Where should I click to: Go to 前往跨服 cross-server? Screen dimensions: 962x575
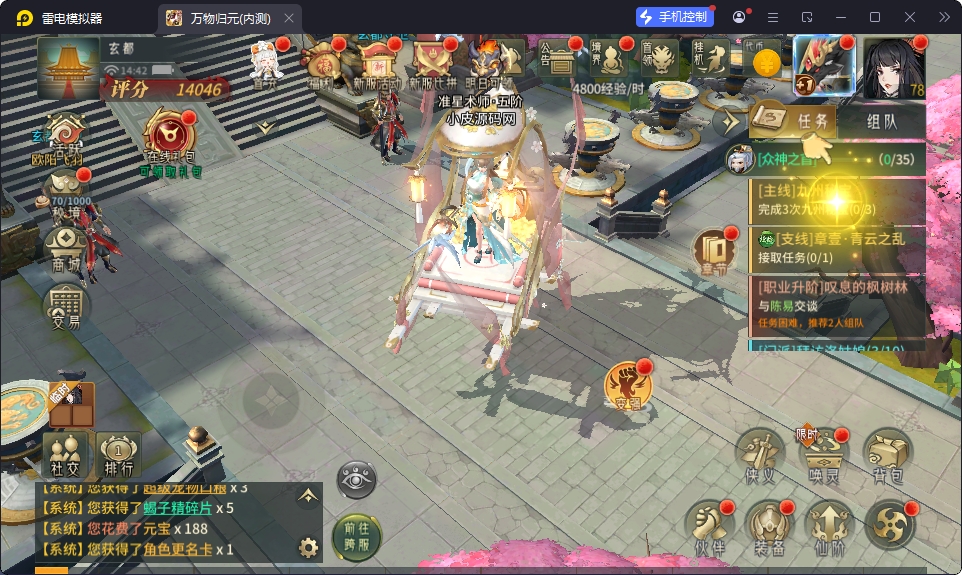(356, 536)
